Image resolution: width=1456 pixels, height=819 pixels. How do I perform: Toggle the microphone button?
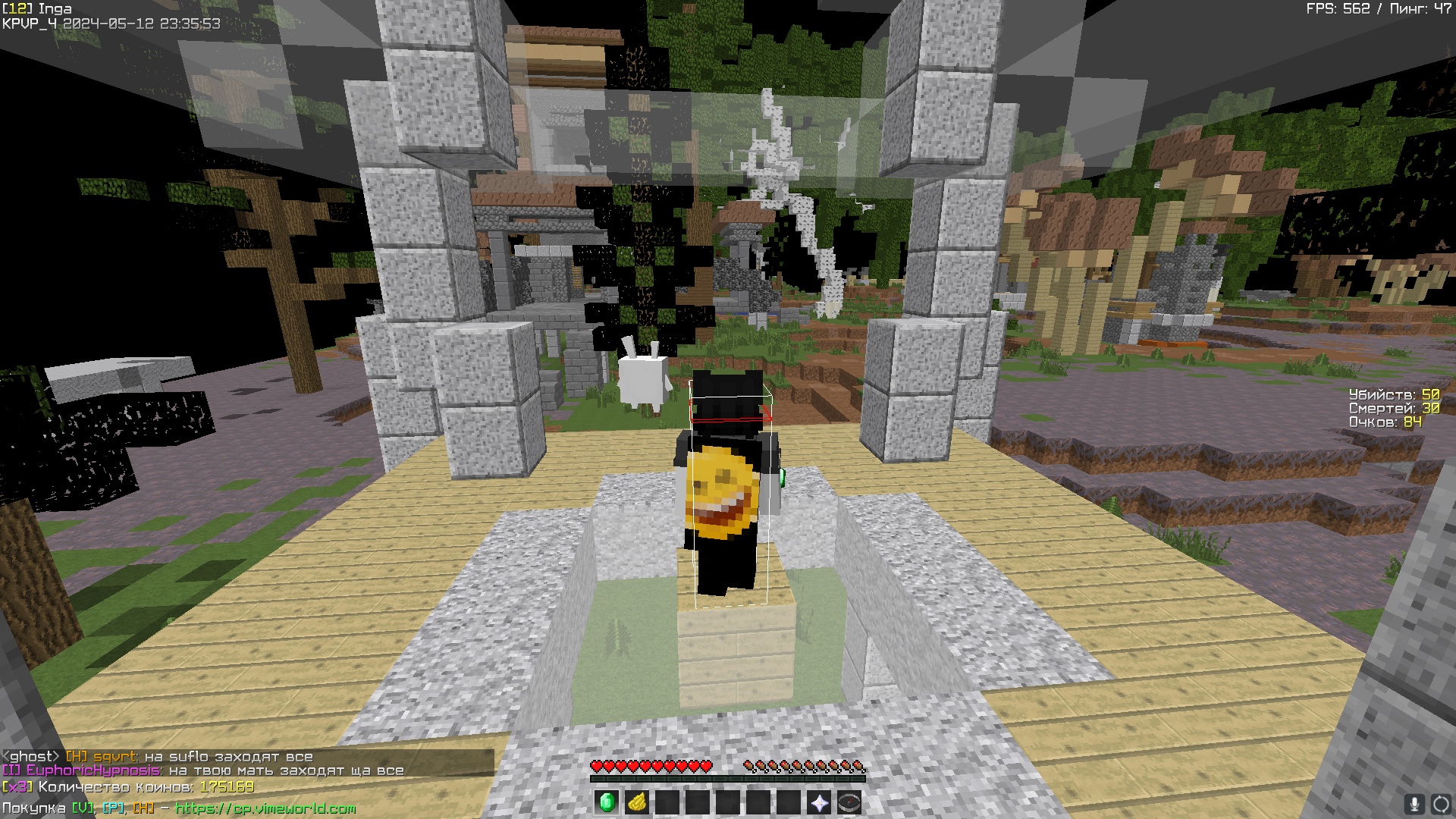1414,804
